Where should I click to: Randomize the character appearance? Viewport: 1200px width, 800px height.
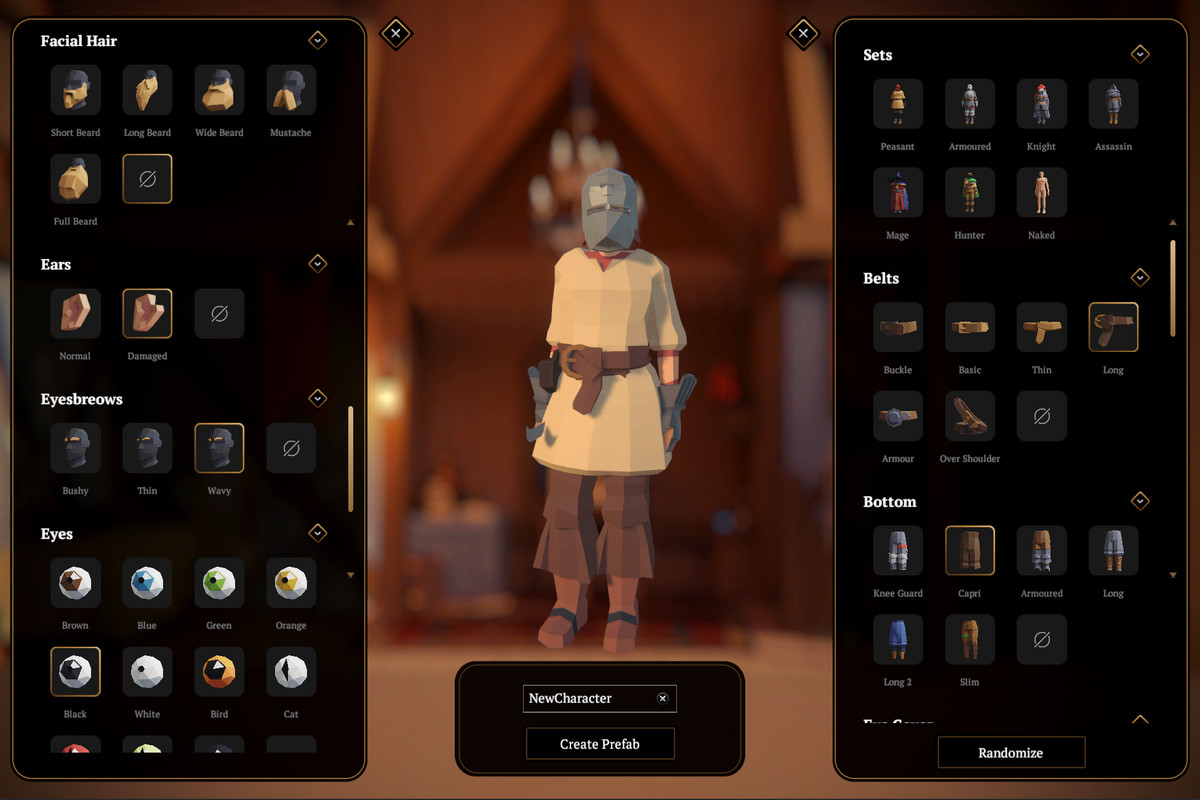pos(1011,753)
